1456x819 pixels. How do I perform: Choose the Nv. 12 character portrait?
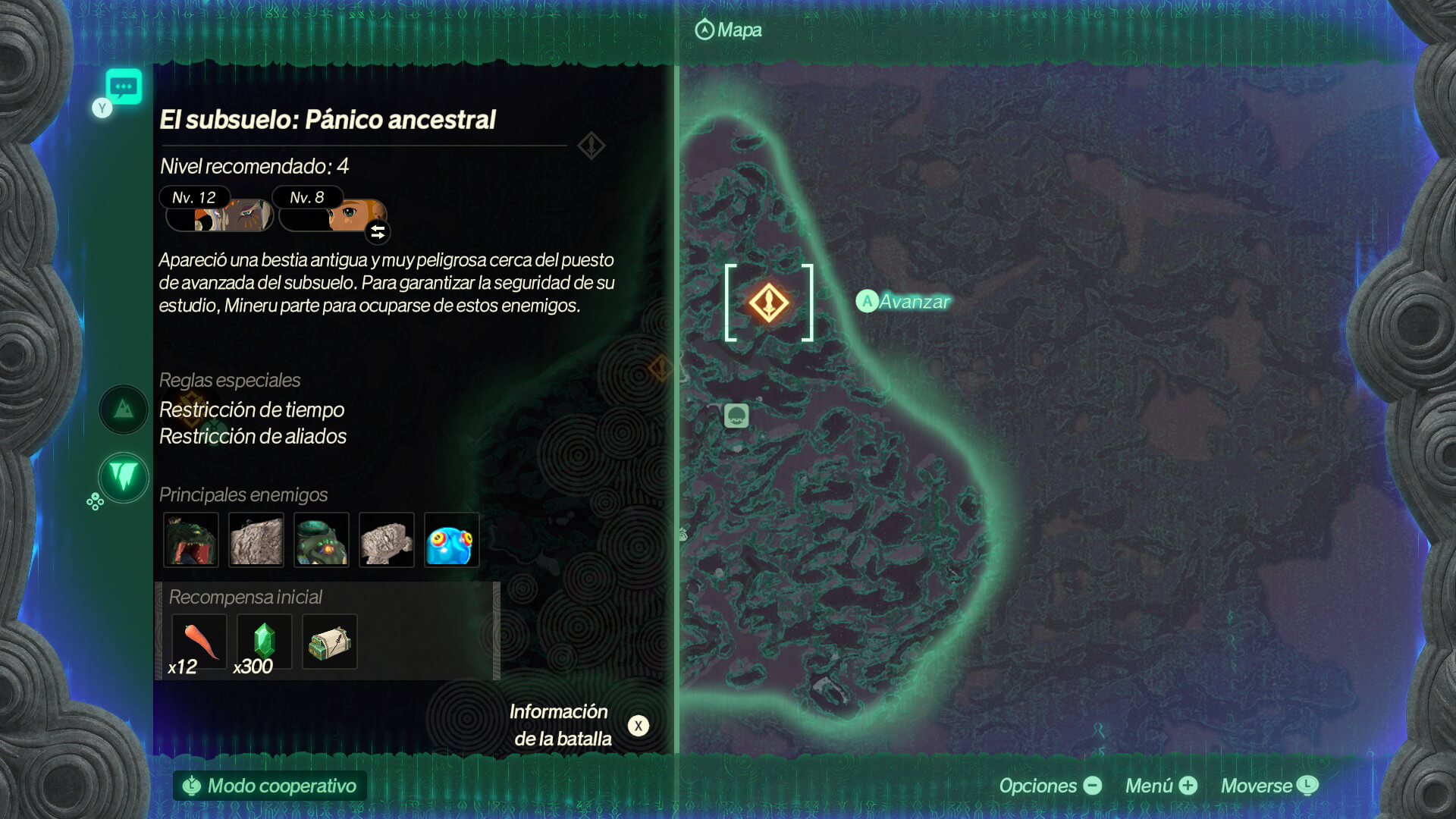[218, 214]
